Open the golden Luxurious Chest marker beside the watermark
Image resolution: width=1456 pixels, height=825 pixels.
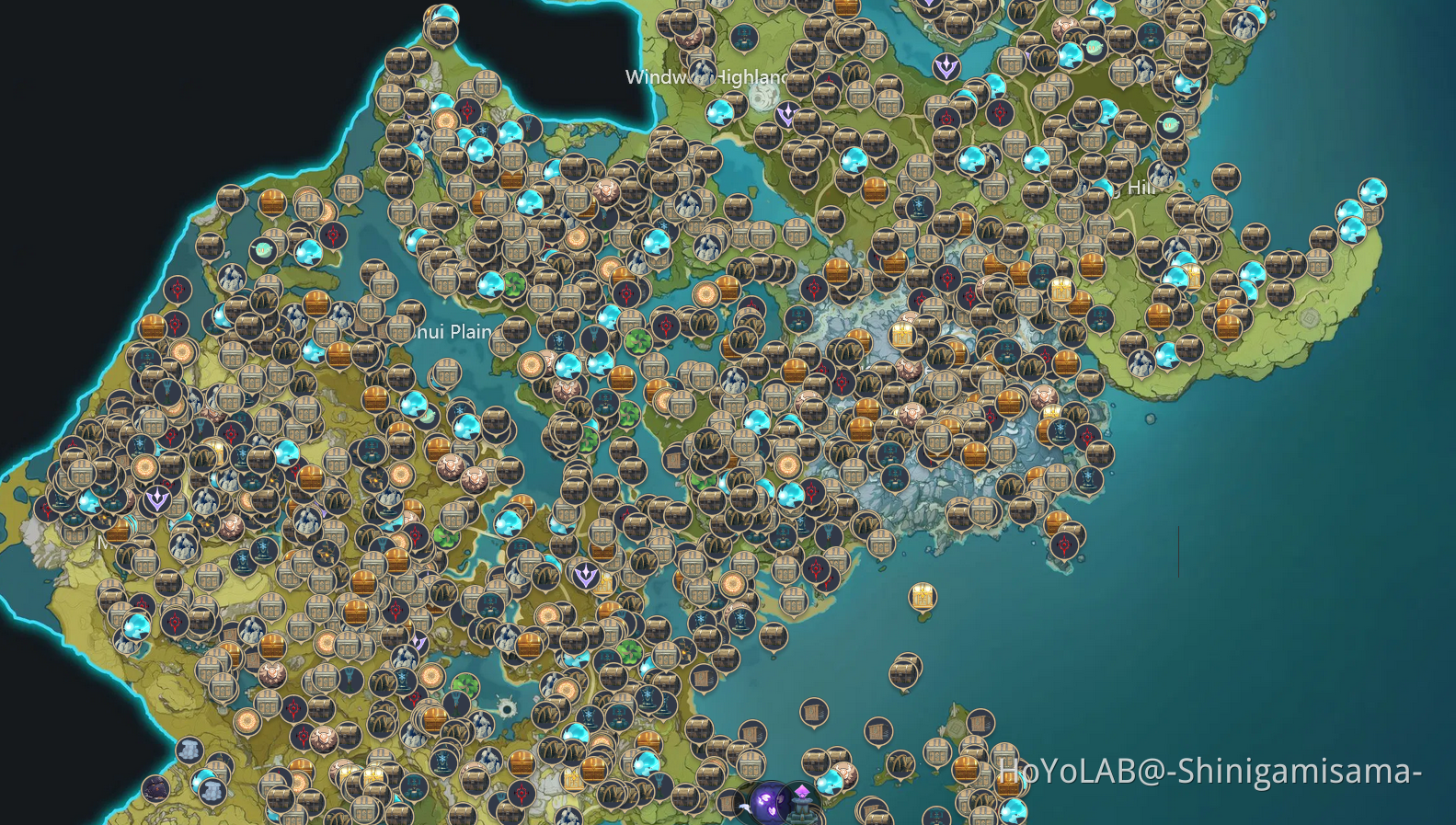(x=1007, y=784)
